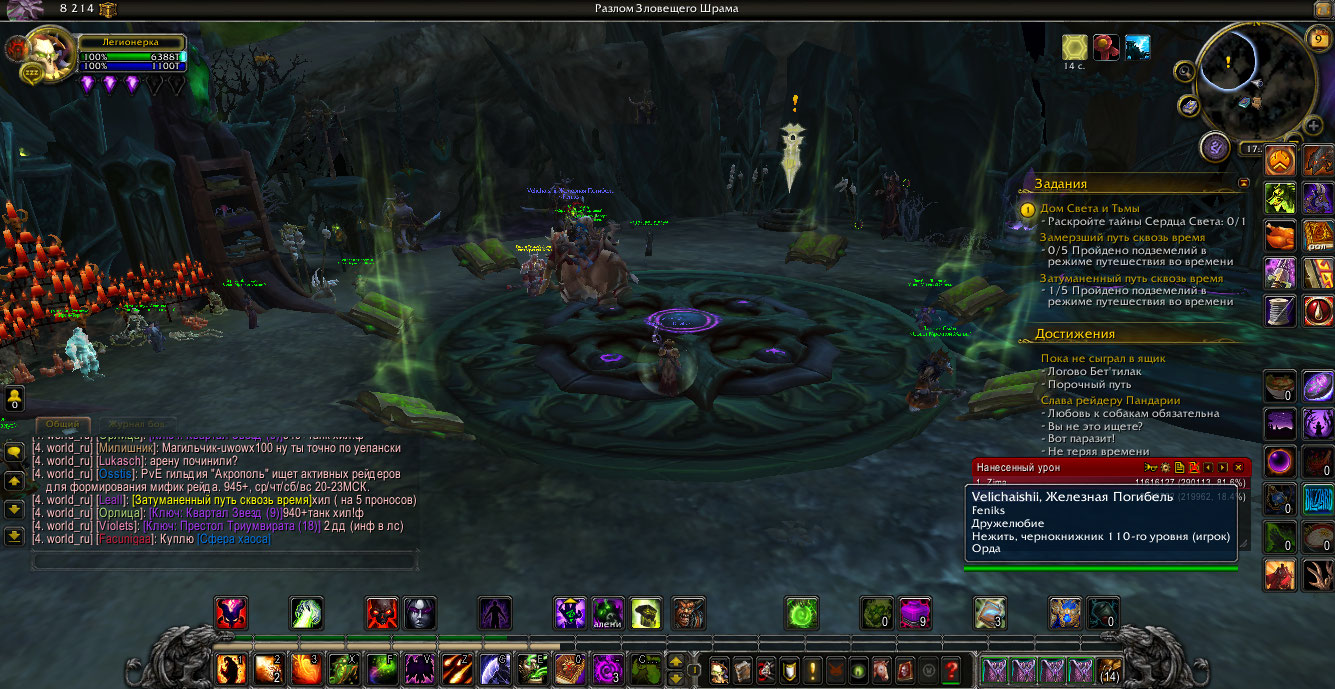
Task: Open the yellow speech bubble chat menu
Action: [x=14, y=452]
